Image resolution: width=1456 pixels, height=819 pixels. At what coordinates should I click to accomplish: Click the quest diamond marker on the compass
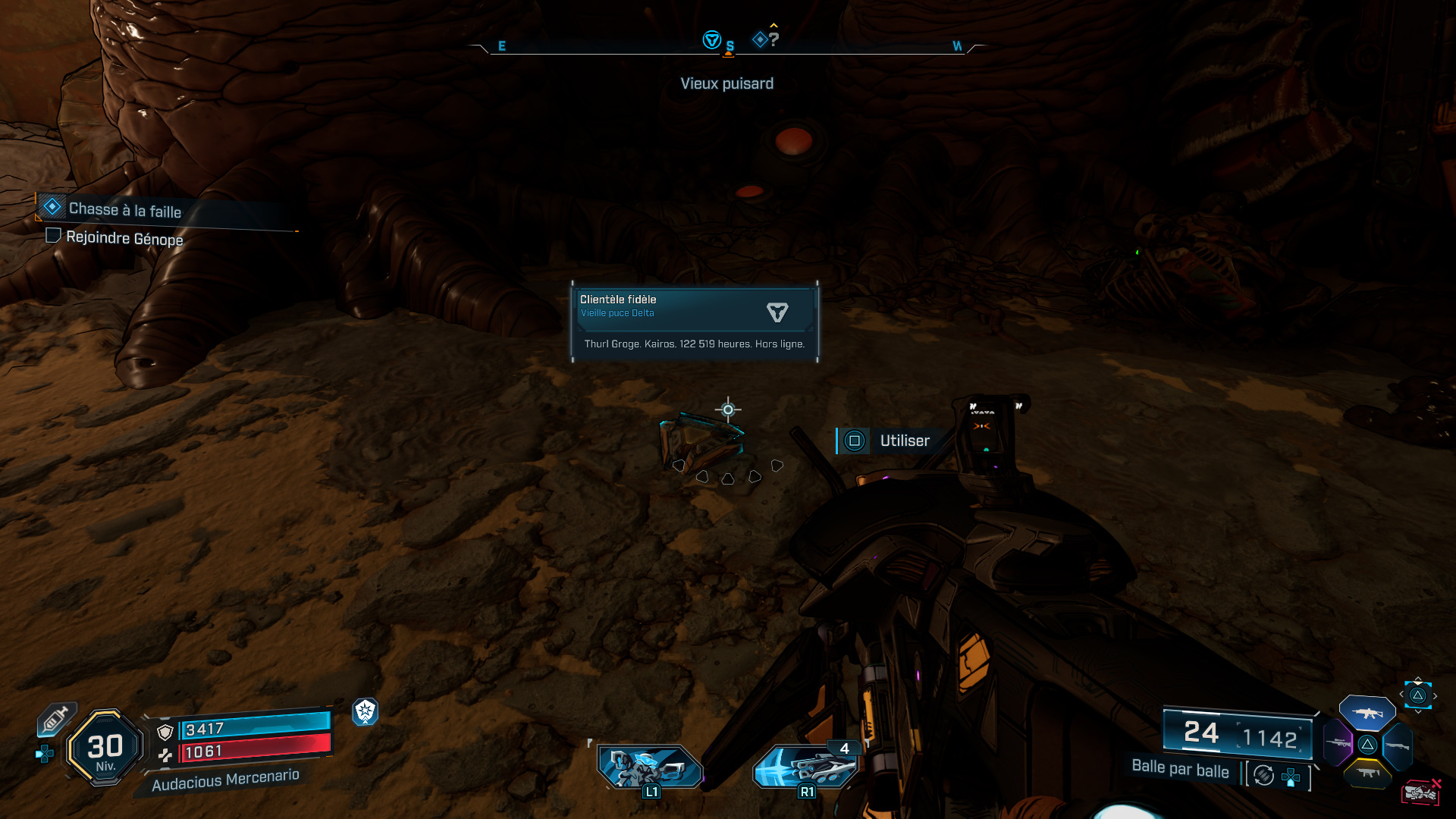click(760, 39)
